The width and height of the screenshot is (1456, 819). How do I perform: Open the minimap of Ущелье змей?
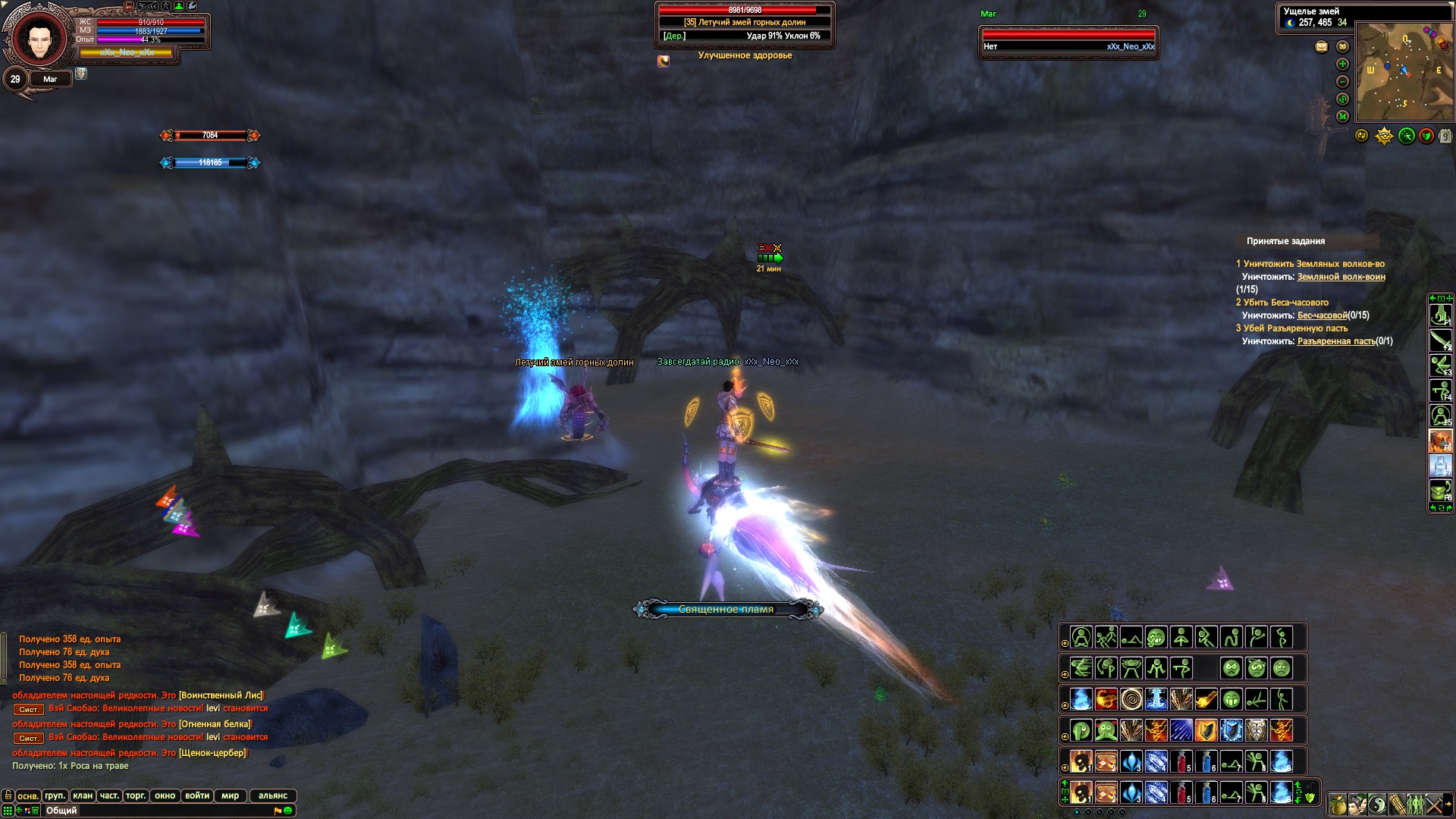point(1404,72)
